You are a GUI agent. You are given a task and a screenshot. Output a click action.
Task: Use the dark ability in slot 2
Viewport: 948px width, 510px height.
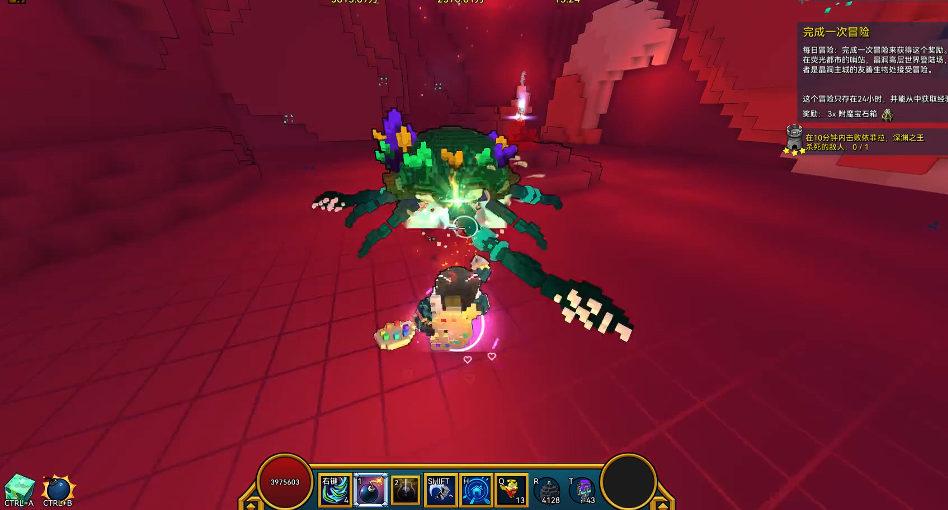click(405, 489)
